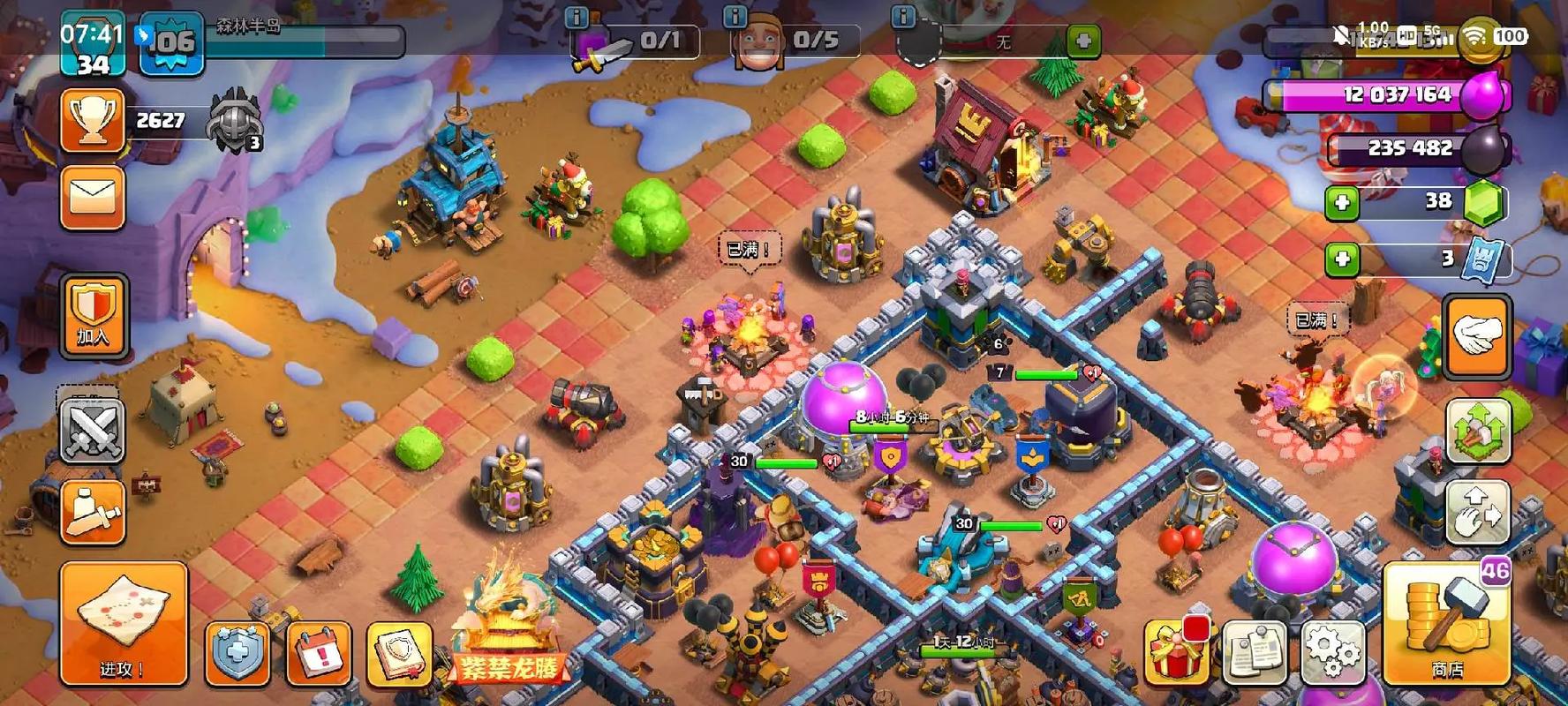
Task: Click the 加入 clan shield button
Action: (x=93, y=314)
